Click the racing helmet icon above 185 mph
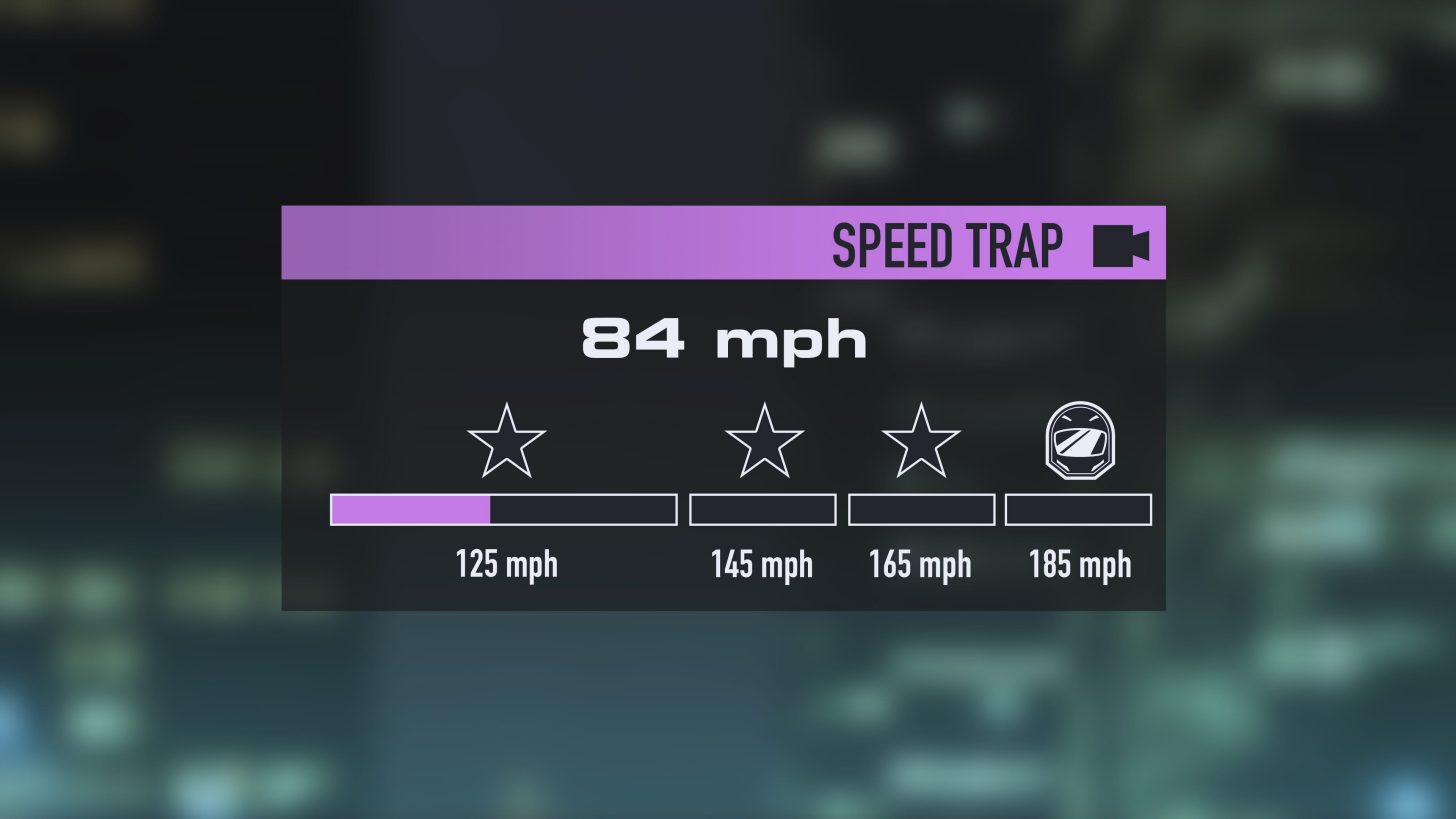Image resolution: width=1456 pixels, height=819 pixels. pos(1079,440)
